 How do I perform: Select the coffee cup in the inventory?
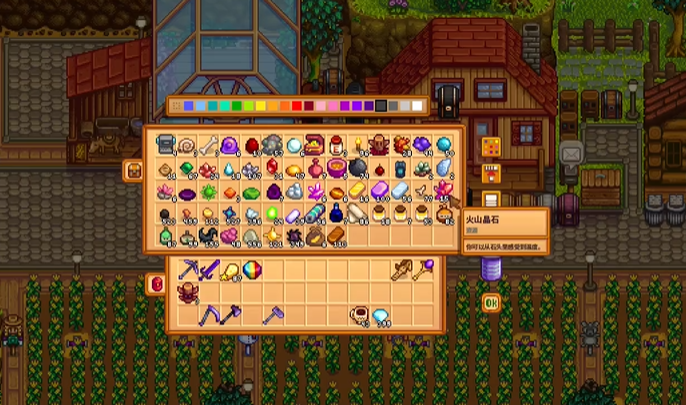(358, 315)
